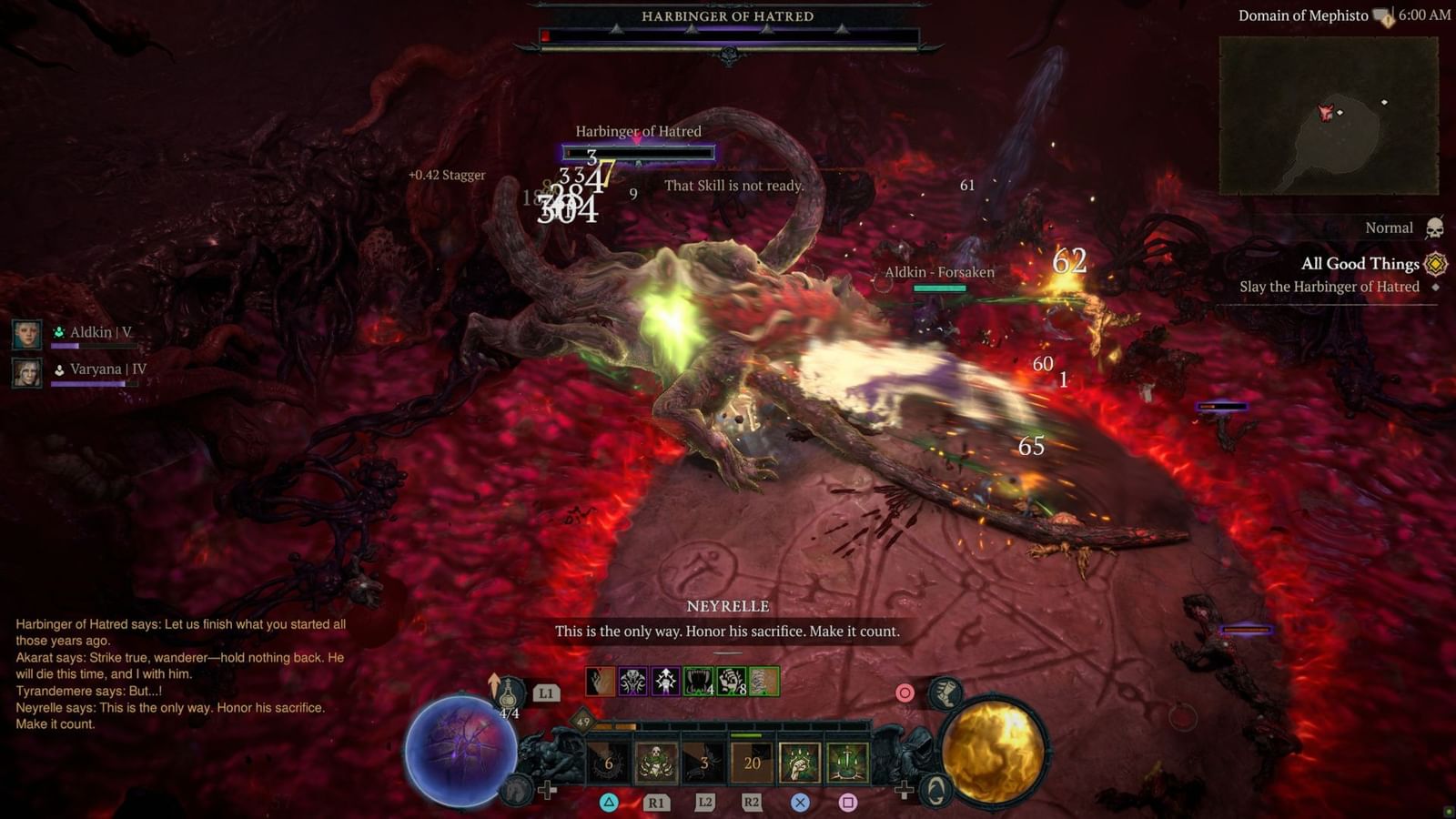Click the skull summon skill in the R1 slot
This screenshot has width=1456, height=819.
click(655, 762)
